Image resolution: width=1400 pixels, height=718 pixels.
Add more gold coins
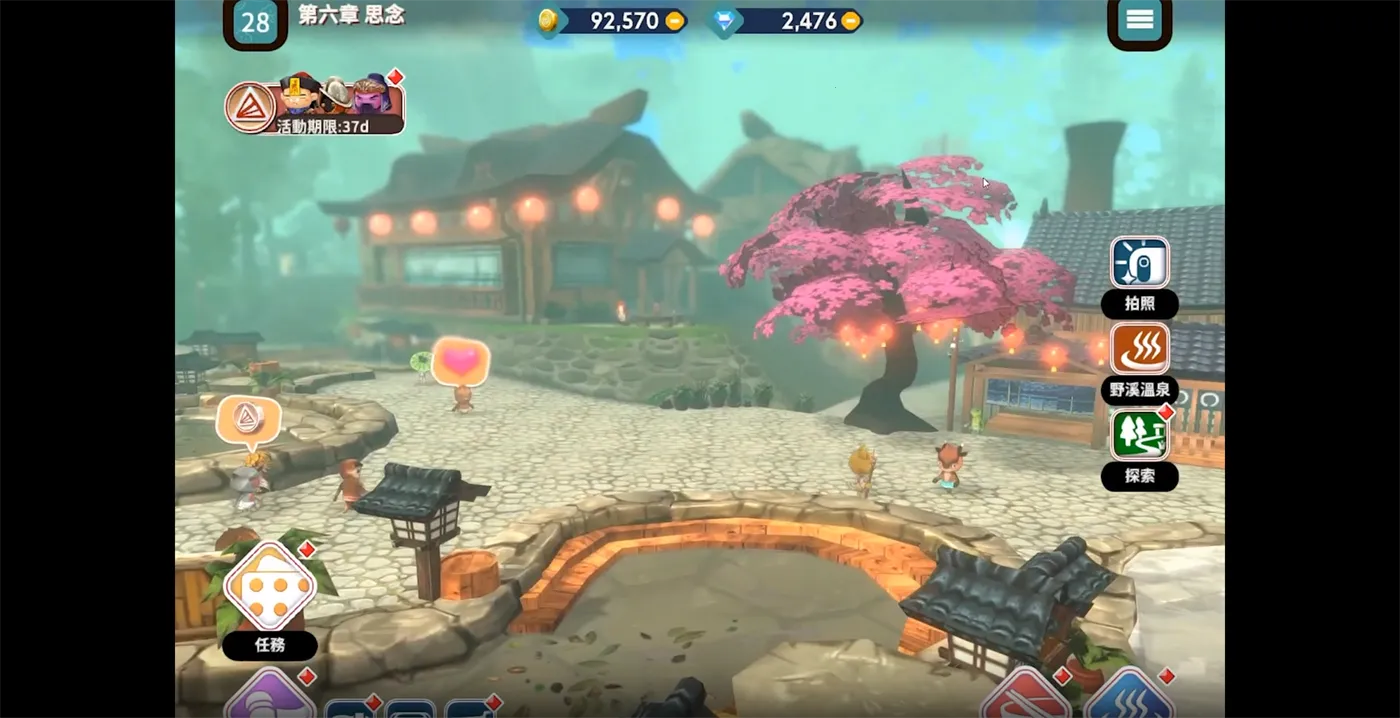(675, 21)
